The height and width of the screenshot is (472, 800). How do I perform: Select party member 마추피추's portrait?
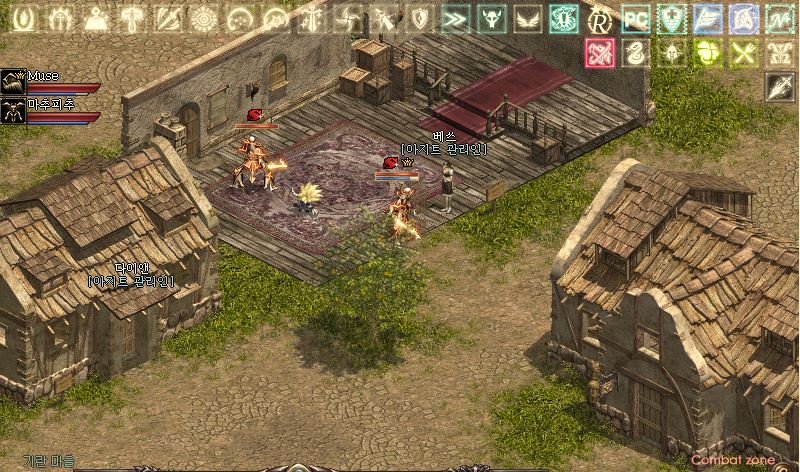click(x=13, y=108)
